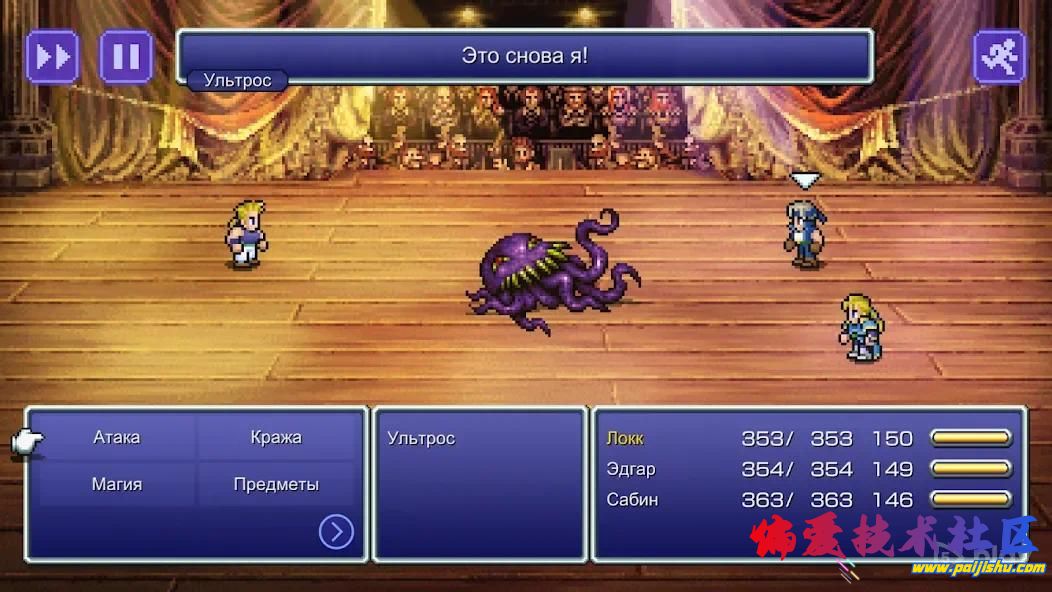
Task: Open the Предметы item menu
Action: [x=276, y=484]
